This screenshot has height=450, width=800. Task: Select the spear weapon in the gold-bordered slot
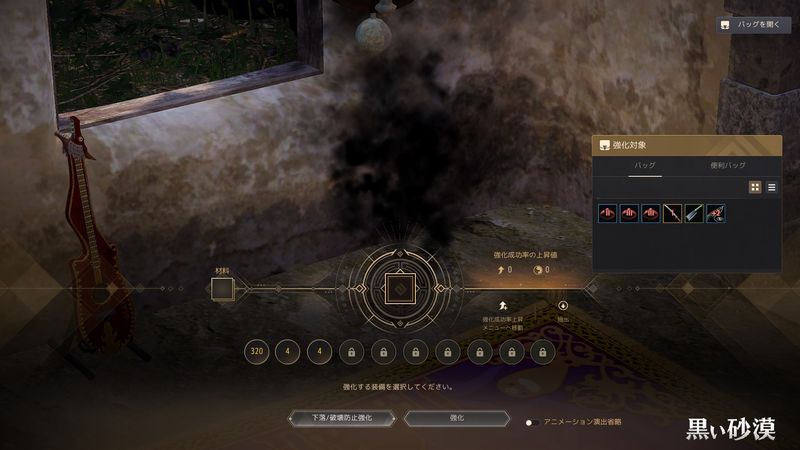point(672,212)
